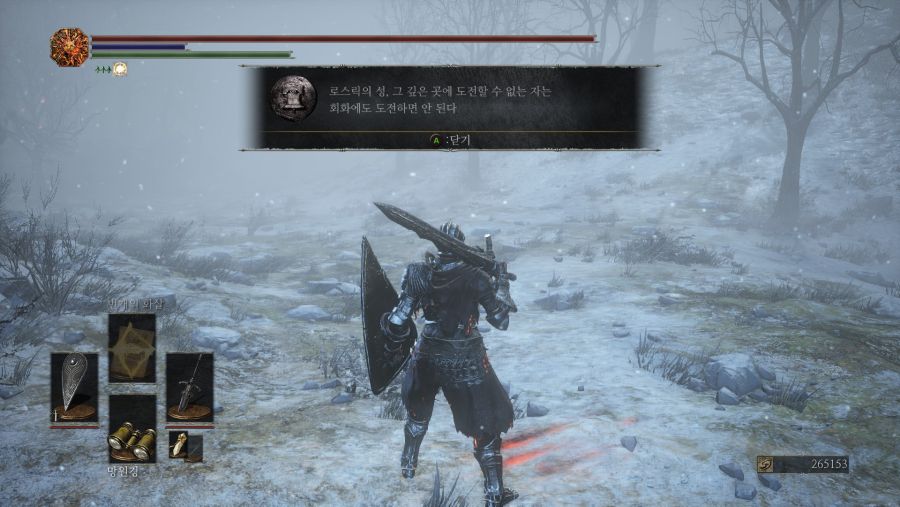Select the binoculars quick item slot
Image resolution: width=900 pixels, height=507 pixels.
[x=132, y=429]
